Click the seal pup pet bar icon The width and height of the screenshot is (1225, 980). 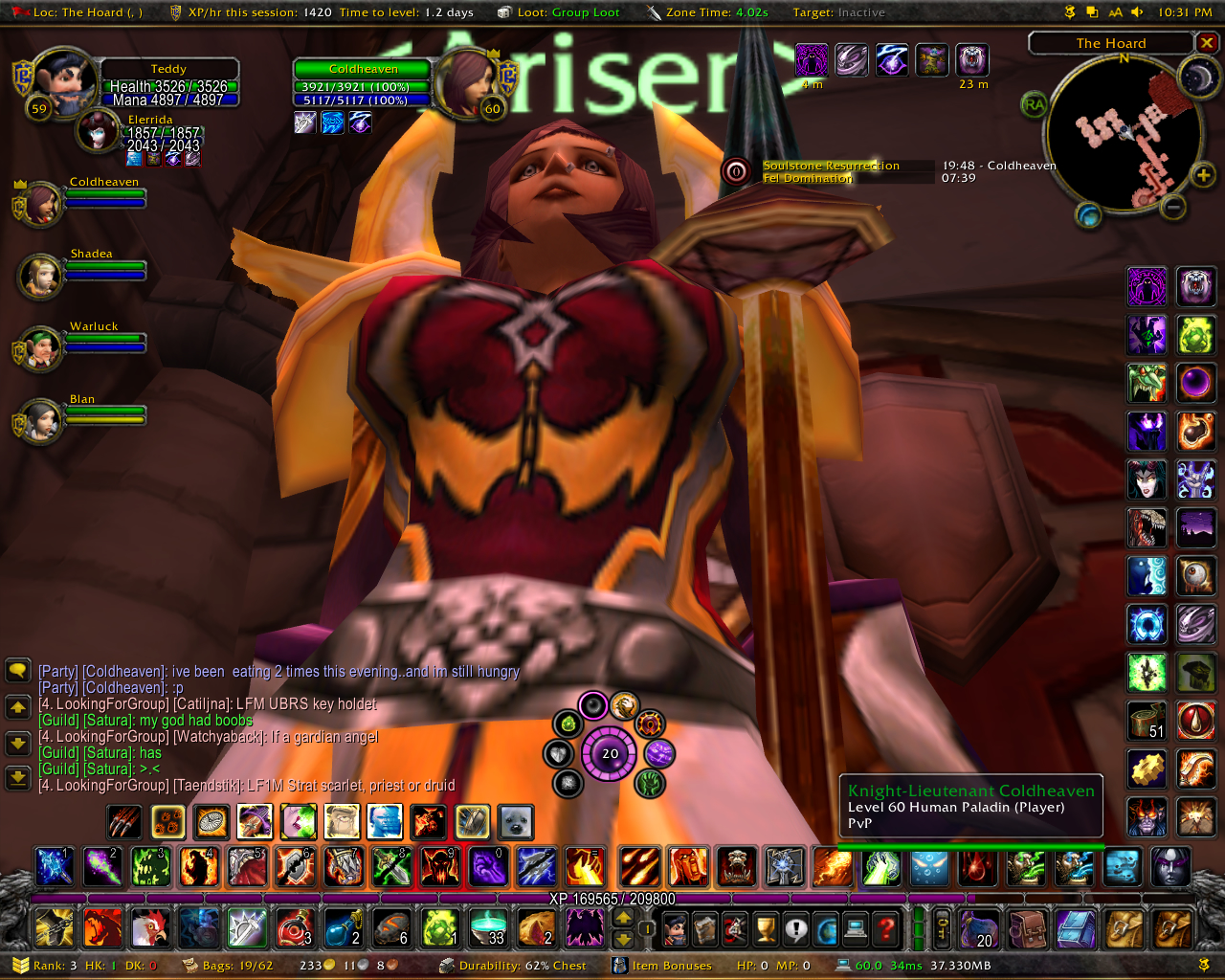[x=516, y=821]
